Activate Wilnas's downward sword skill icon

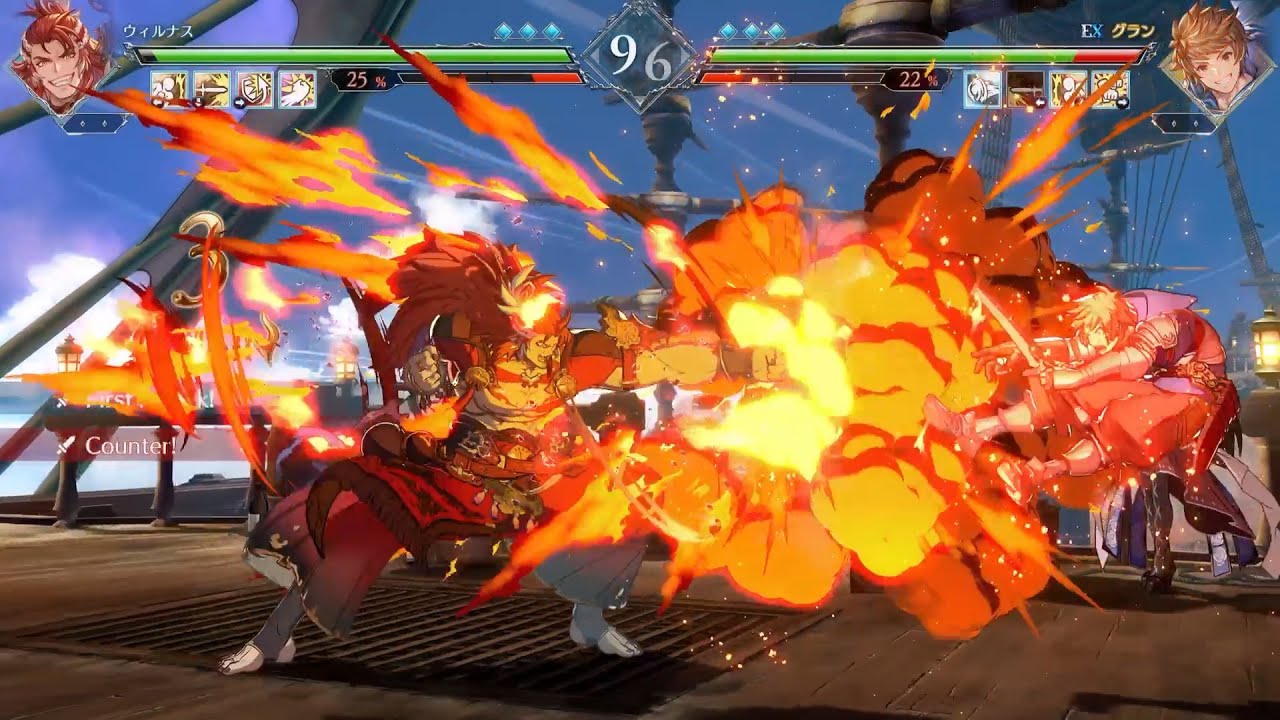(211, 89)
